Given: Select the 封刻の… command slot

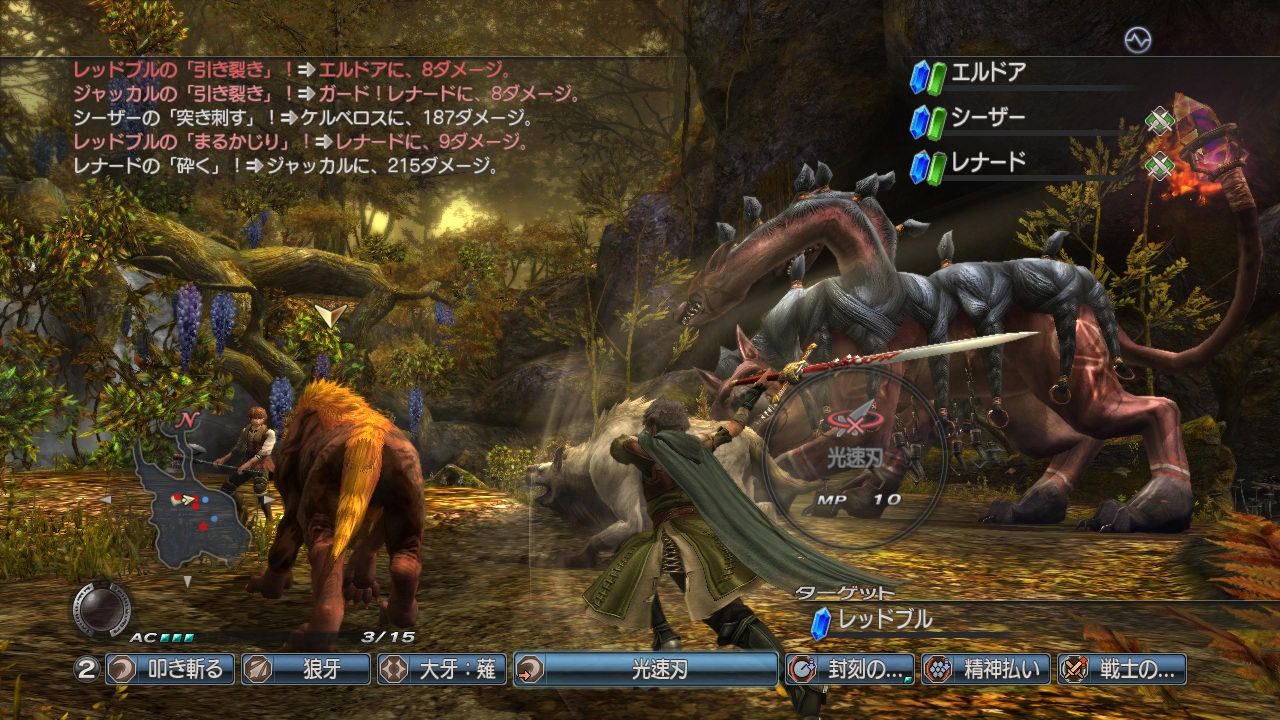Looking at the screenshot, I should 850,669.
